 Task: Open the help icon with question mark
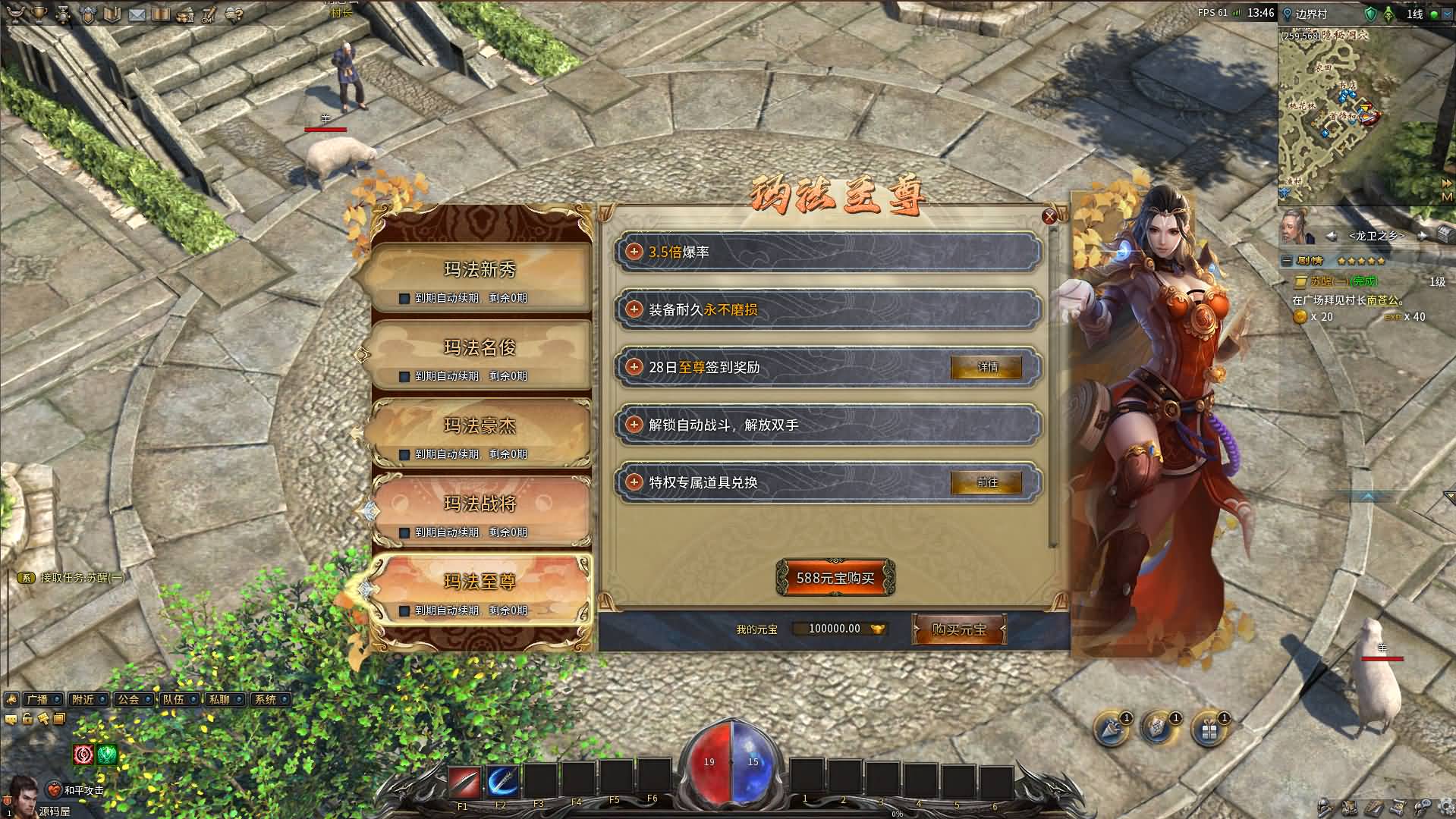click(232, 14)
